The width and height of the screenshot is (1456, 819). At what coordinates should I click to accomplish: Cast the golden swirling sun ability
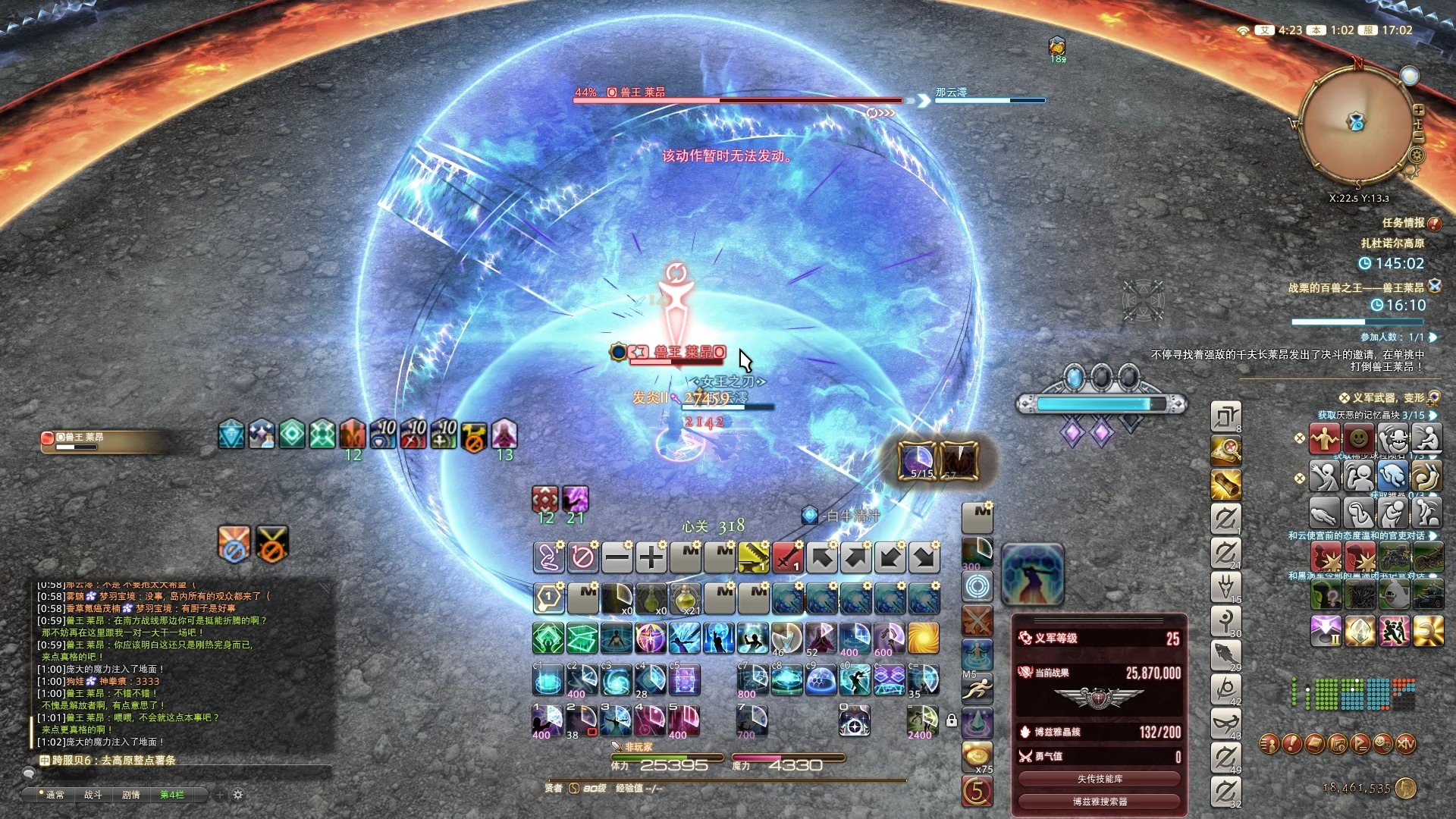pyautogui.click(x=923, y=639)
